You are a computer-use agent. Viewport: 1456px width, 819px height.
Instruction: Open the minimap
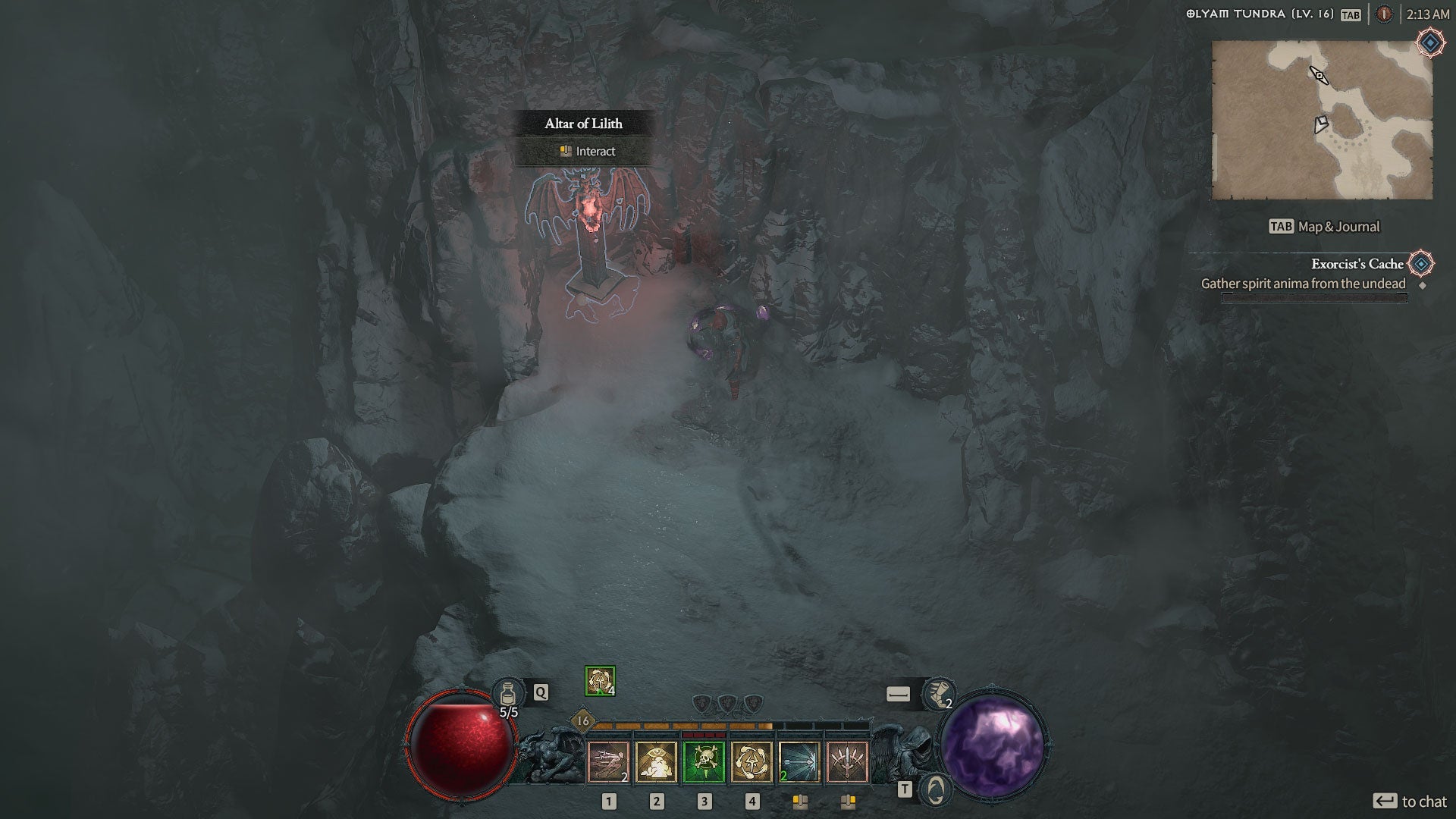[x=1322, y=120]
